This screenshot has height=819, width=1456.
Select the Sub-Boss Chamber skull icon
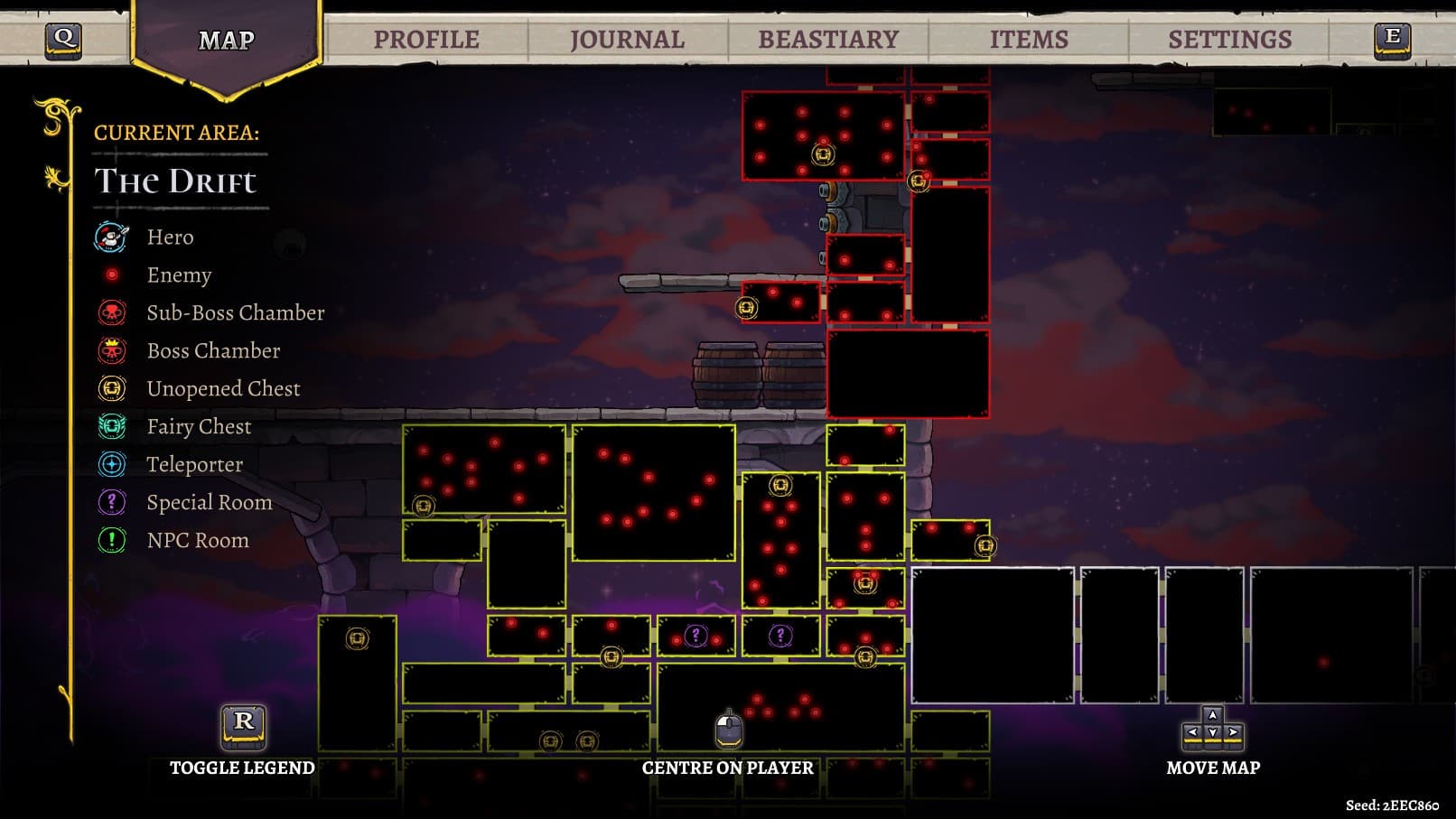[109, 312]
